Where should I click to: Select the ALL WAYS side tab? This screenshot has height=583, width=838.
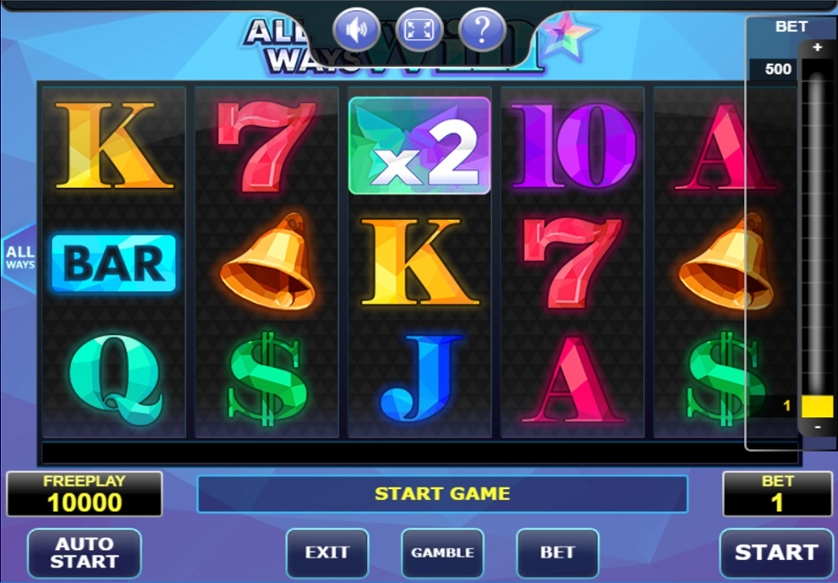pos(19,257)
